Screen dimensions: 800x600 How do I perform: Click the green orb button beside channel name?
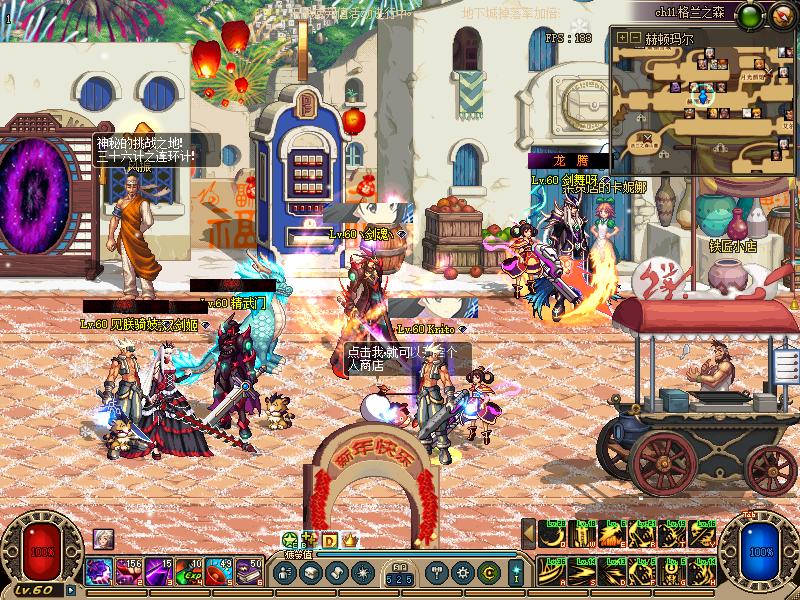pyautogui.click(x=749, y=14)
